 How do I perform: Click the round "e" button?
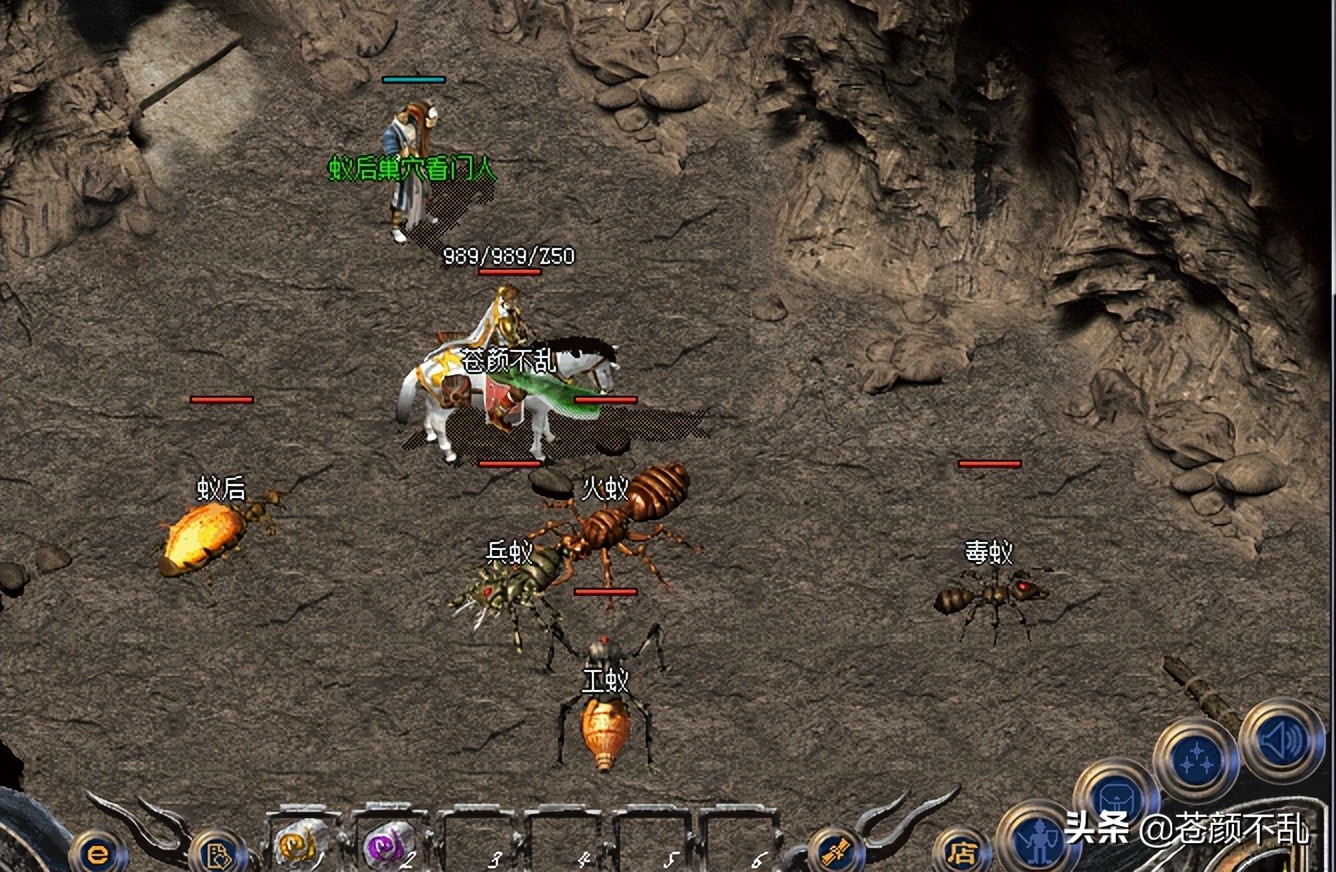click(x=97, y=853)
